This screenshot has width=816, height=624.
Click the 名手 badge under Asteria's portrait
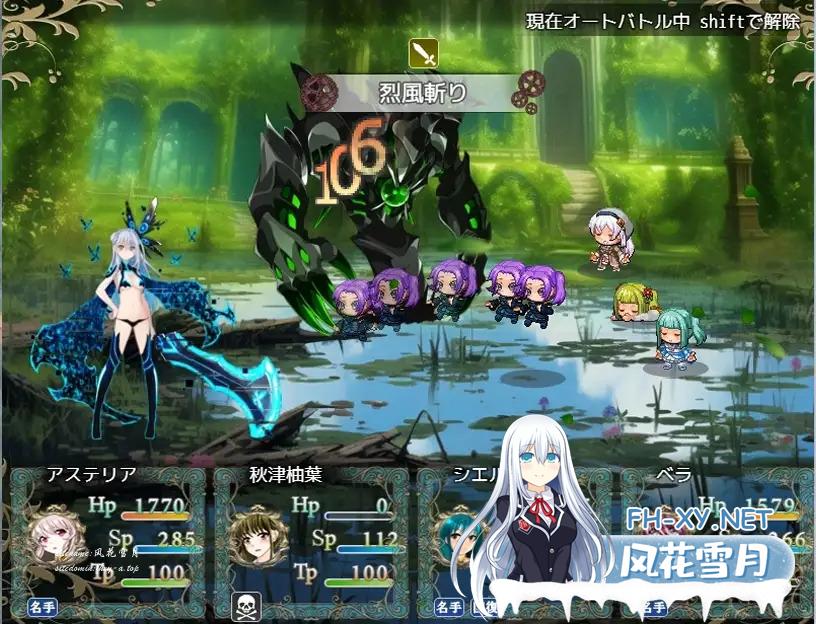pyautogui.click(x=41, y=606)
